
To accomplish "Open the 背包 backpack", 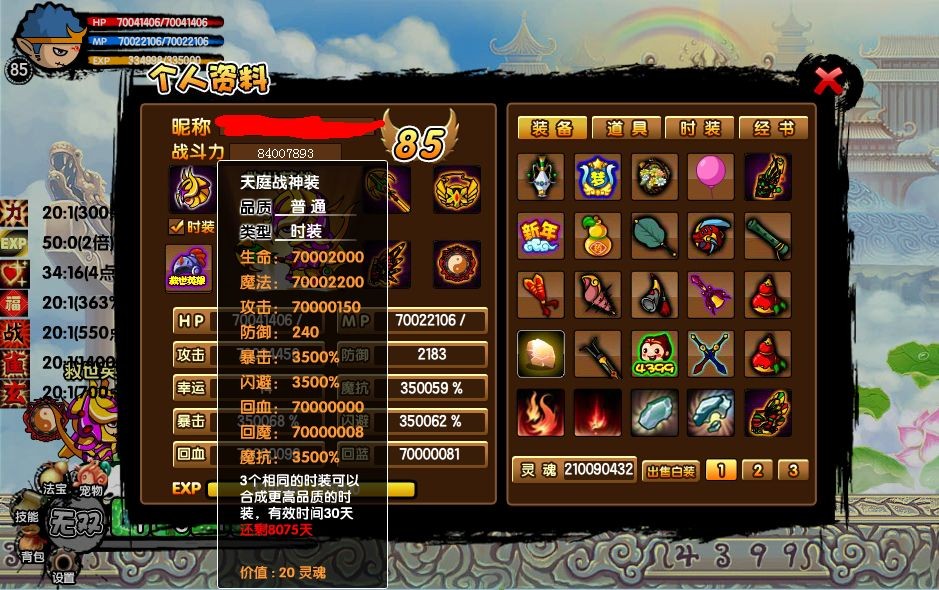I will (32, 556).
